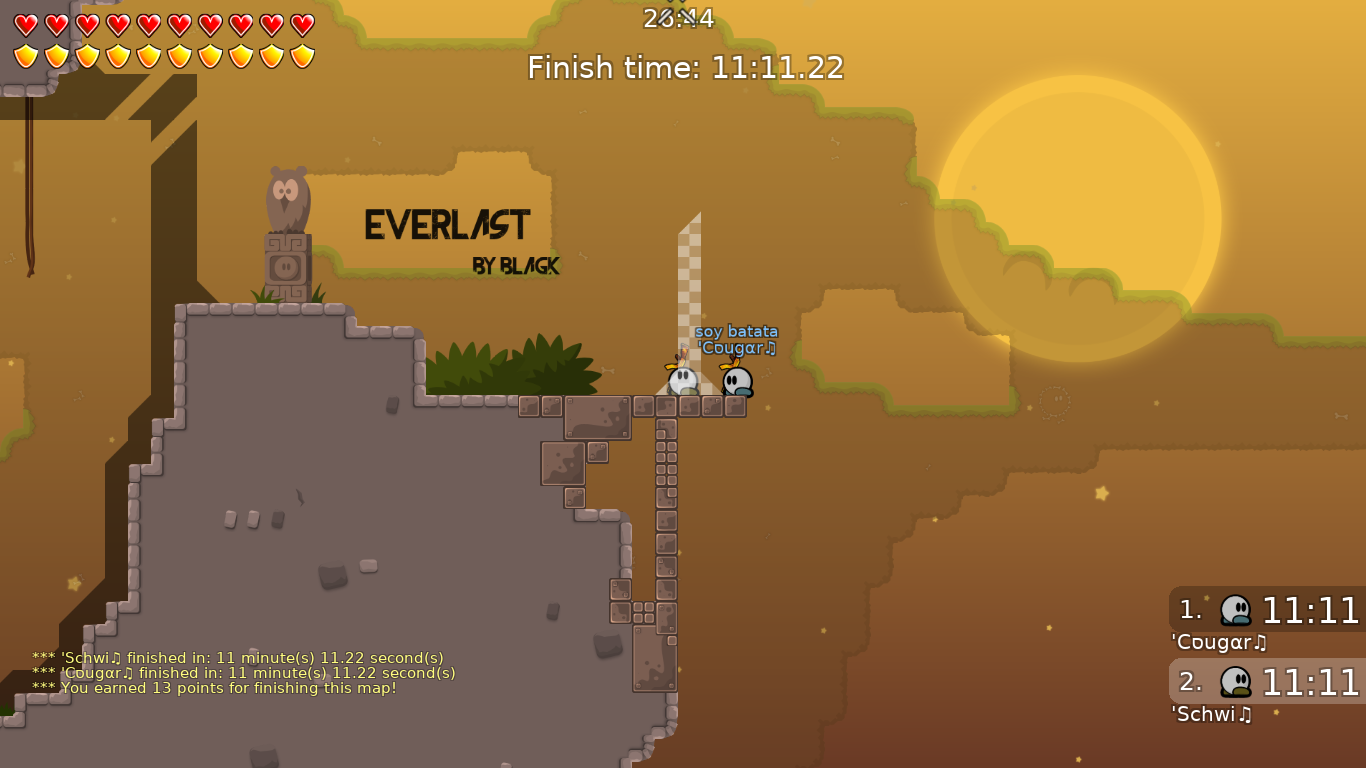Image resolution: width=1366 pixels, height=768 pixels.
Task: Select the 'Cougar♫ name under rank 1
Action: pos(1216,643)
